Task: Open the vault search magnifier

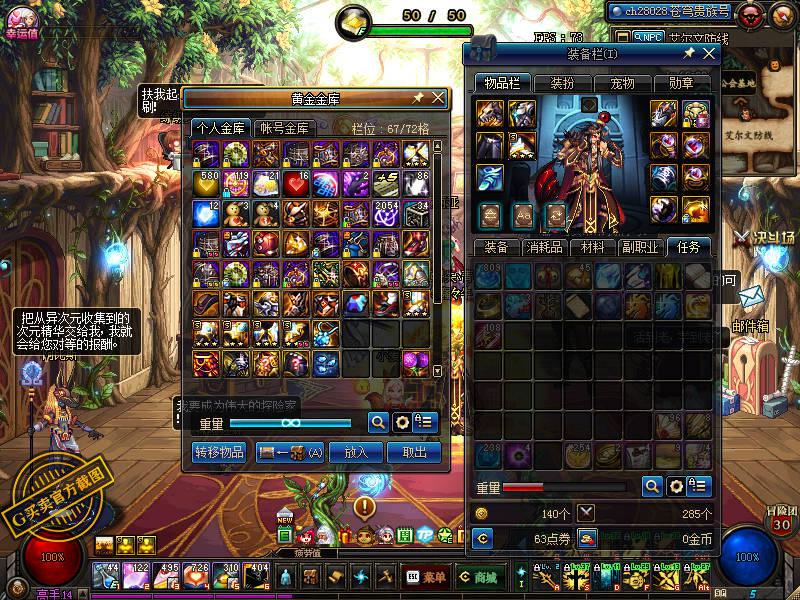Action: tap(378, 422)
